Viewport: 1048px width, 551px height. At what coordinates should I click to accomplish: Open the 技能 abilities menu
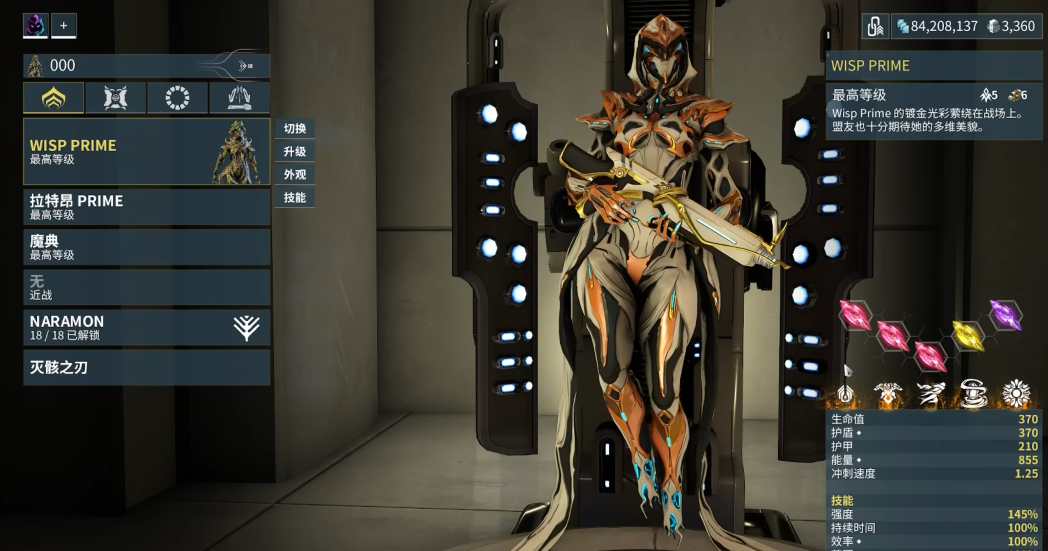coord(295,198)
